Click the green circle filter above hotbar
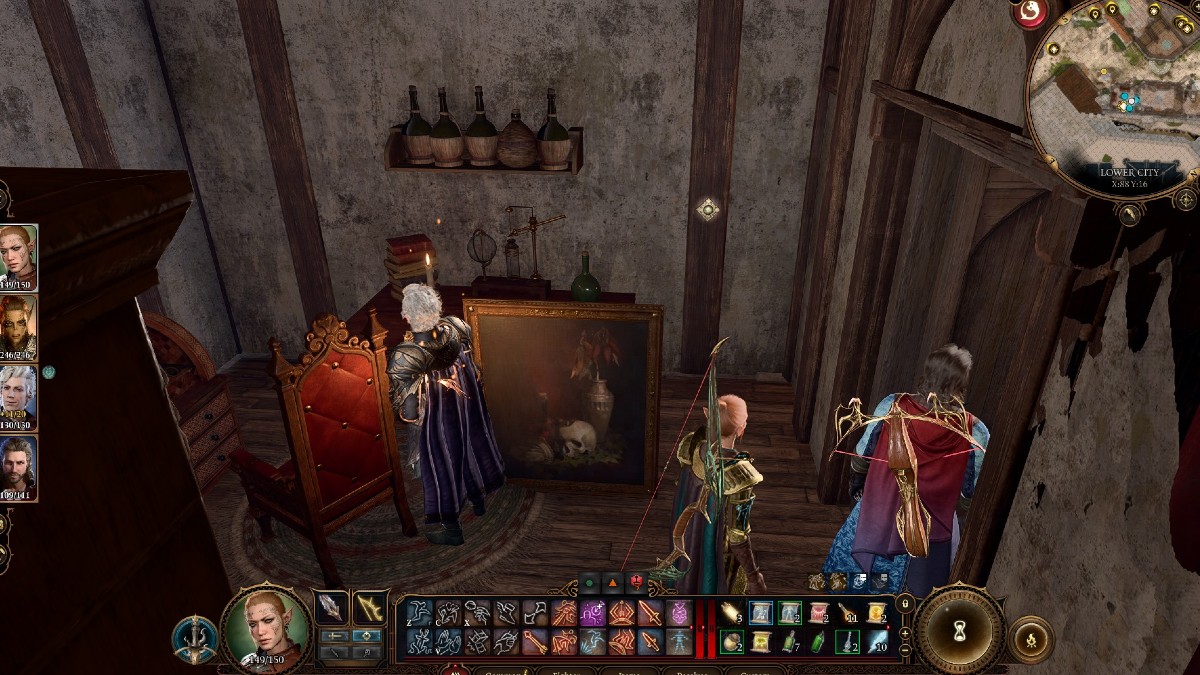 (590, 582)
